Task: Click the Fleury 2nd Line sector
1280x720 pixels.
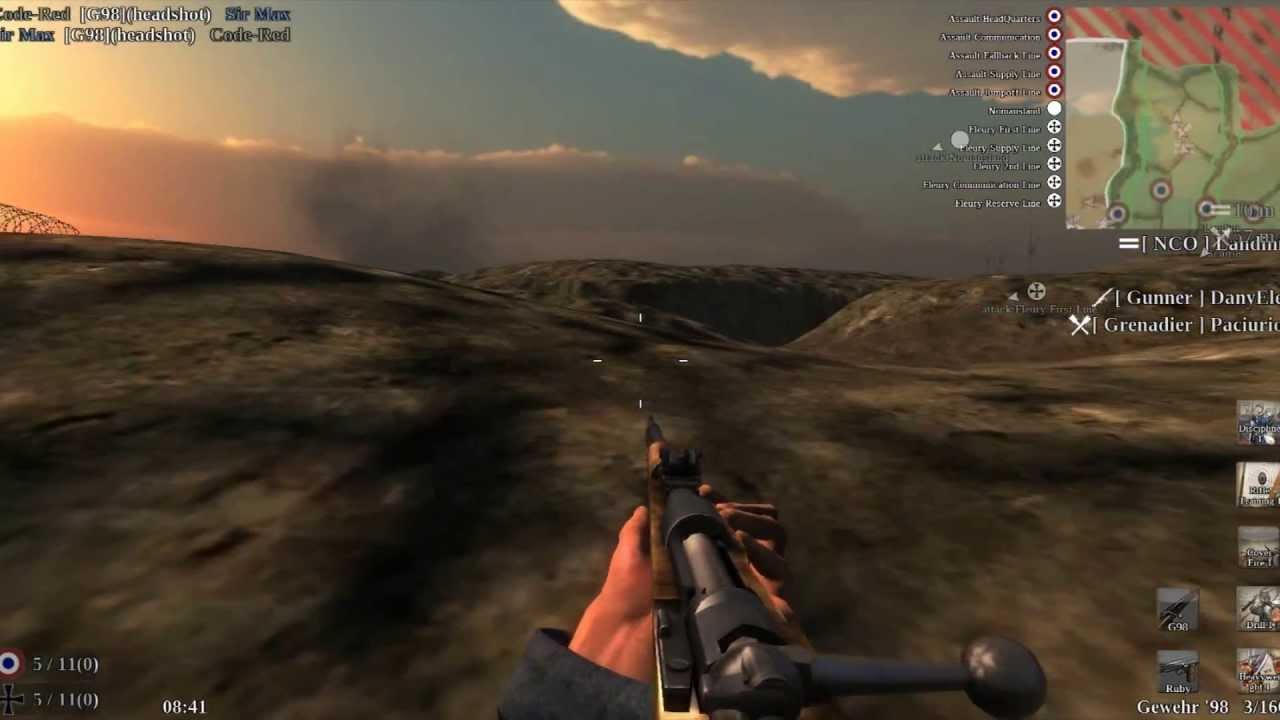Action: point(1006,166)
